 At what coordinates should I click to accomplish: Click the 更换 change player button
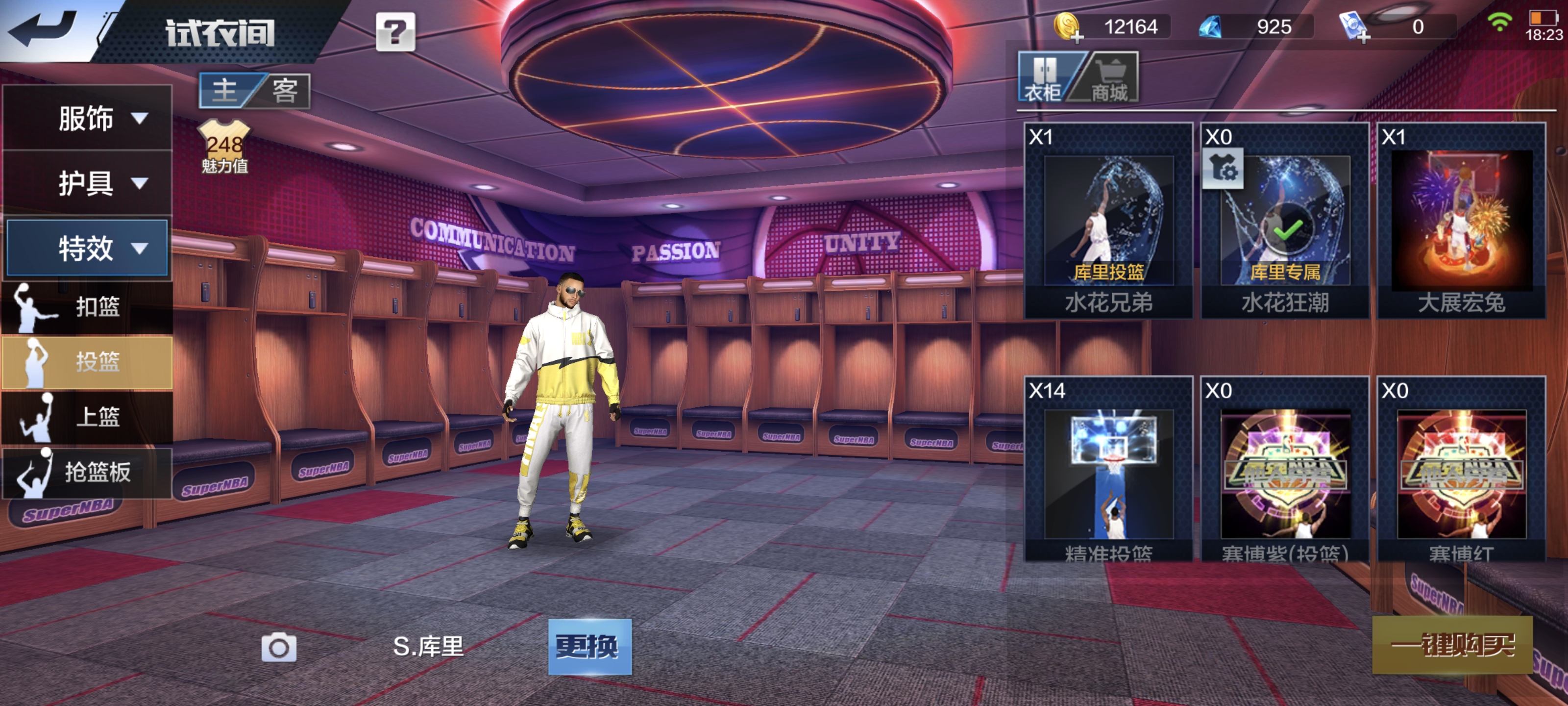coord(589,647)
